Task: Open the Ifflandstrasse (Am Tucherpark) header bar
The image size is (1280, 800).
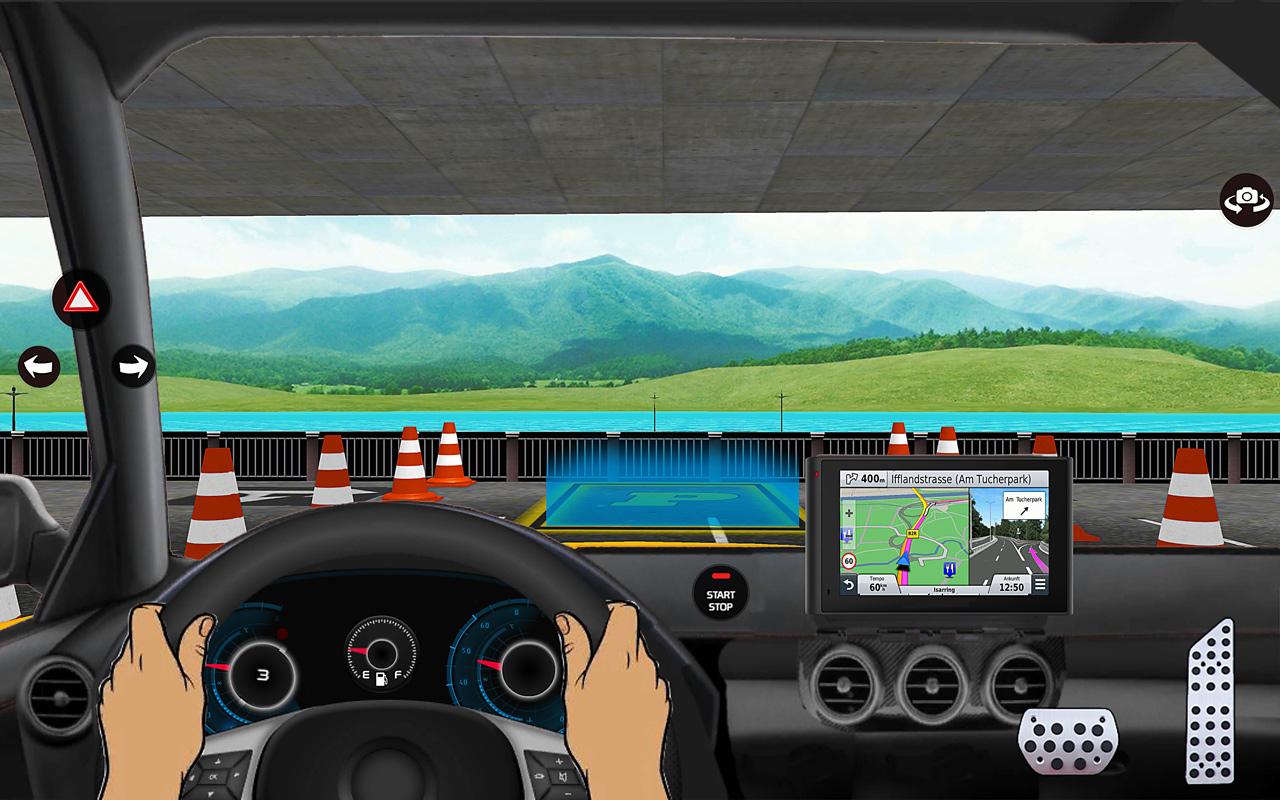Action: click(959, 478)
